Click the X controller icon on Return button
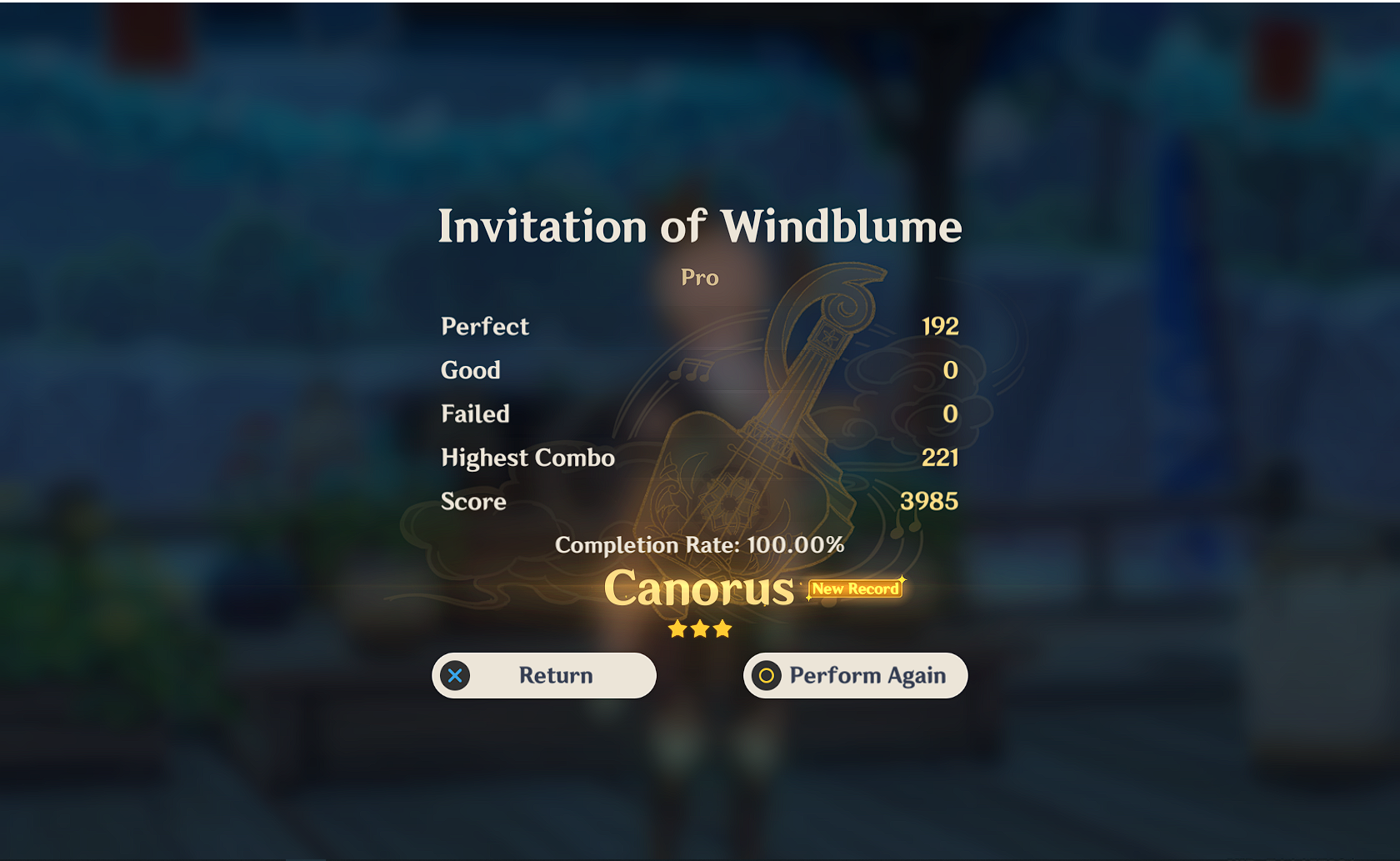This screenshot has height=861, width=1400. pyautogui.click(x=455, y=675)
